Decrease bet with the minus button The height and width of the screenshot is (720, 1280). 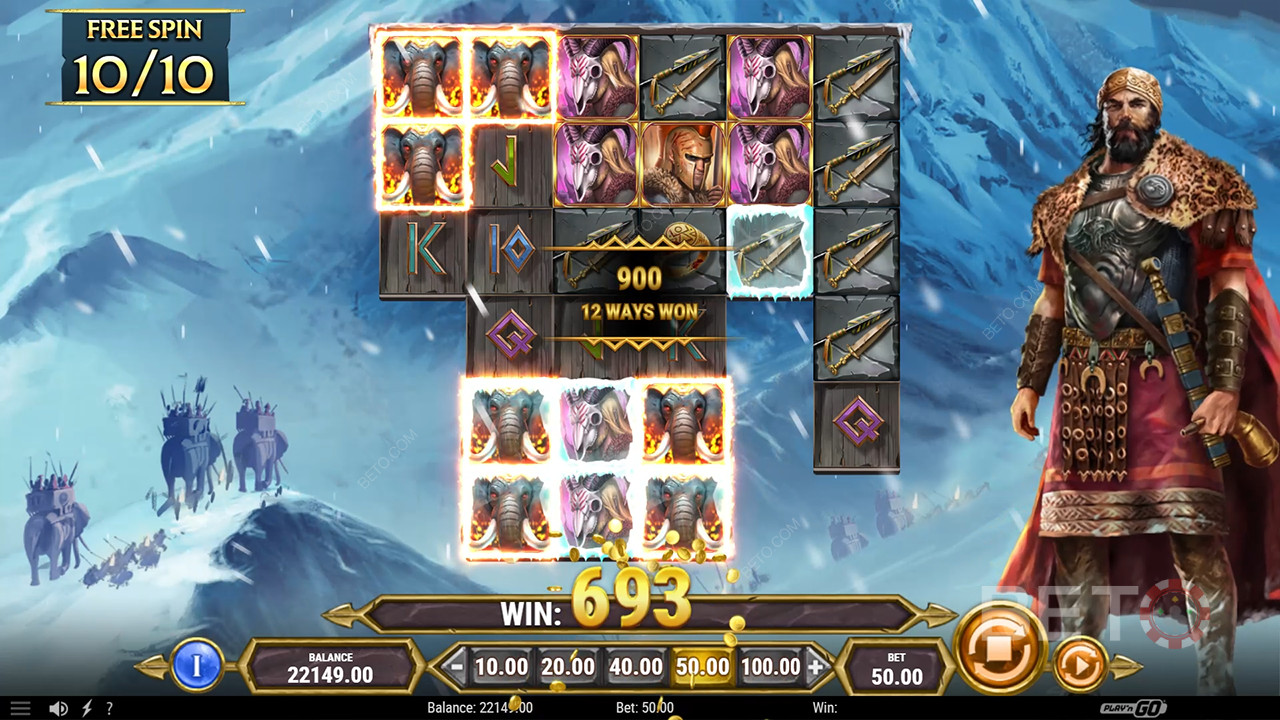click(456, 667)
